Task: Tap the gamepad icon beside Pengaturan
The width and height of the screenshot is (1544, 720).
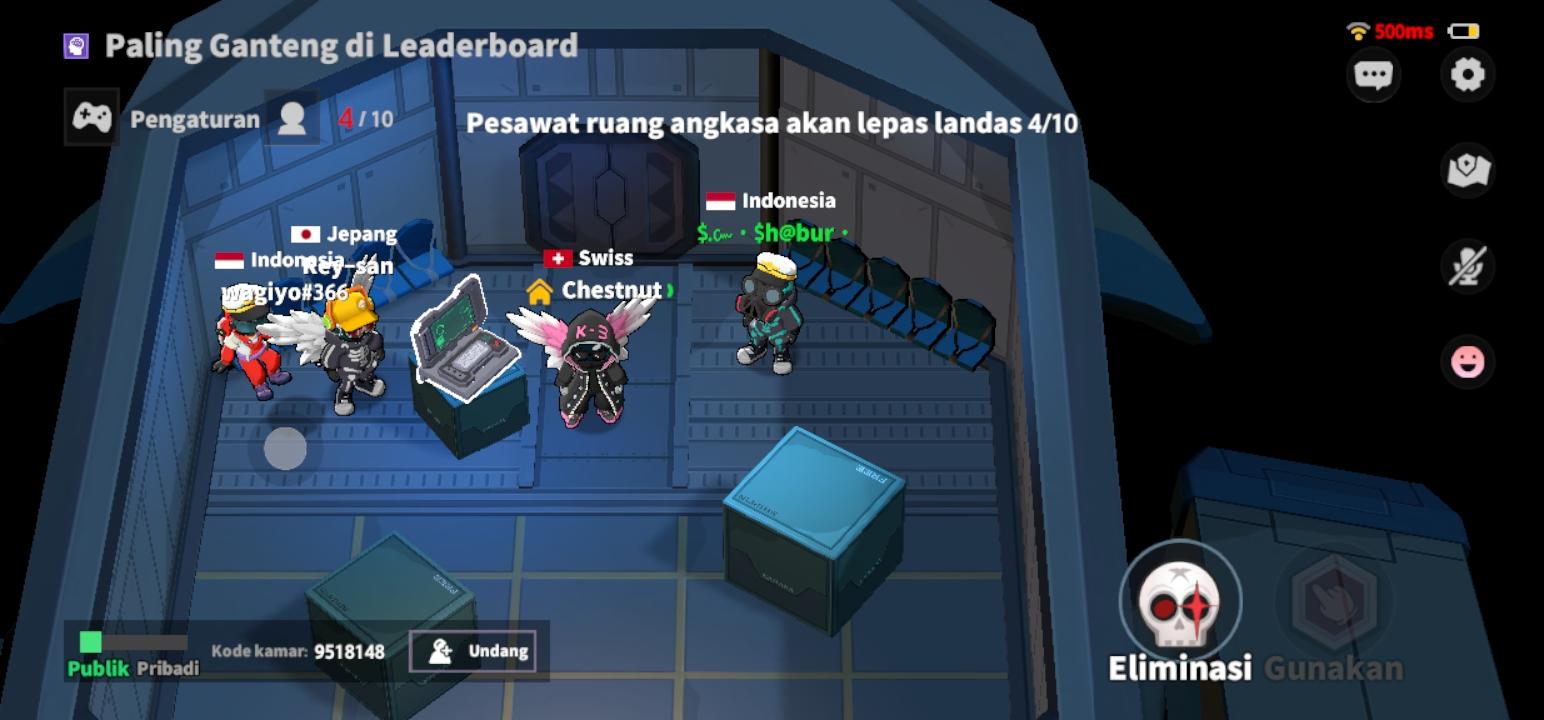Action: click(x=90, y=119)
